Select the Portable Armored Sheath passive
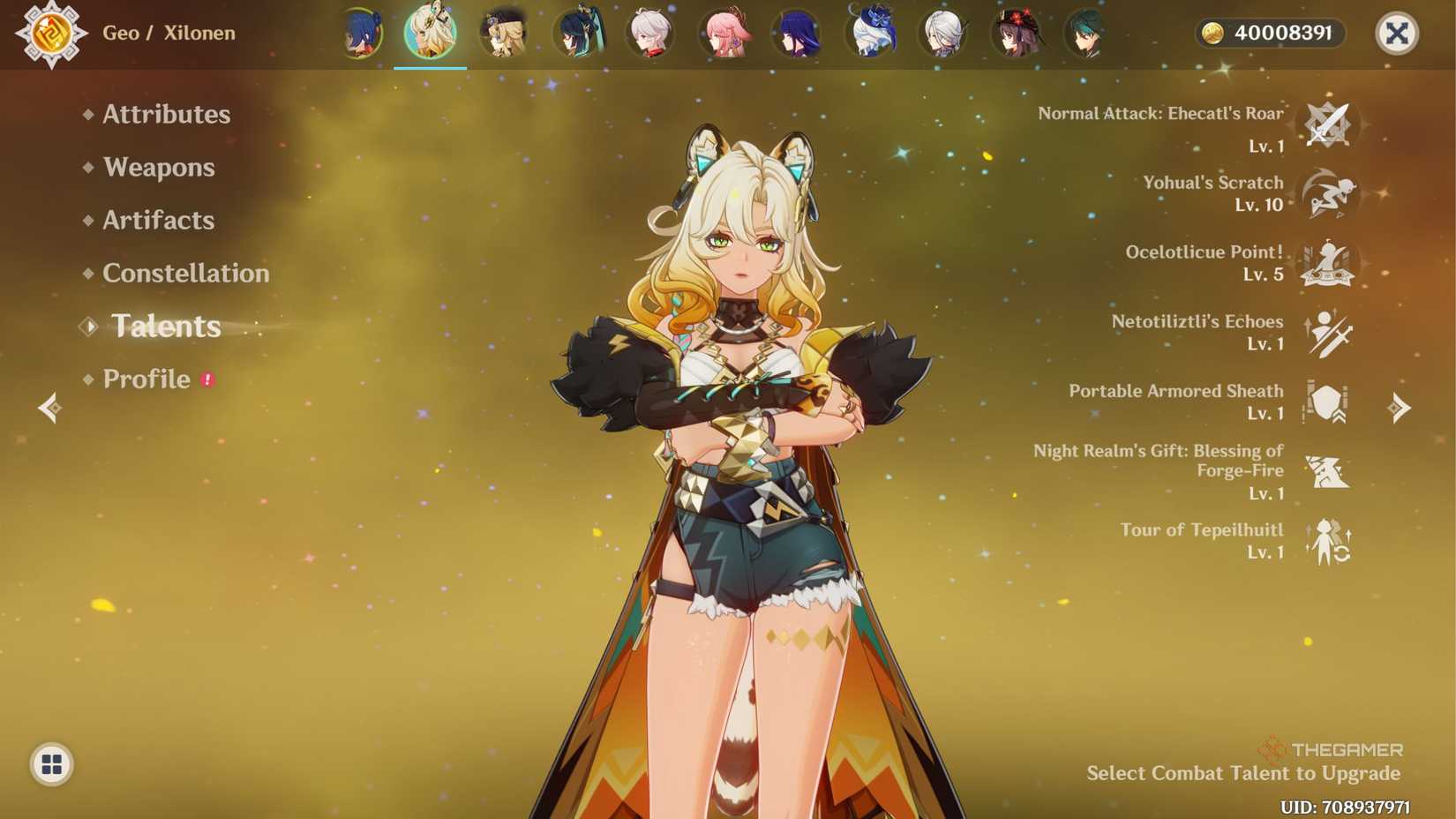Screen dimensions: 1456x819 point(1326,403)
